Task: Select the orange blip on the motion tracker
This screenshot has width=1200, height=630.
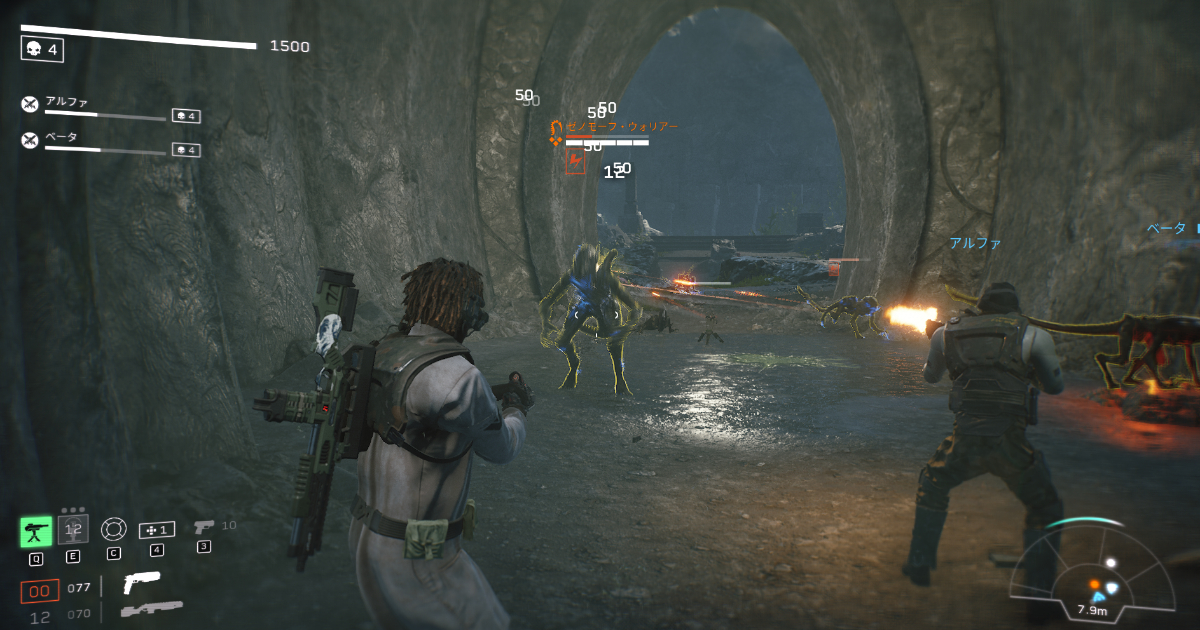Action: 1094,584
